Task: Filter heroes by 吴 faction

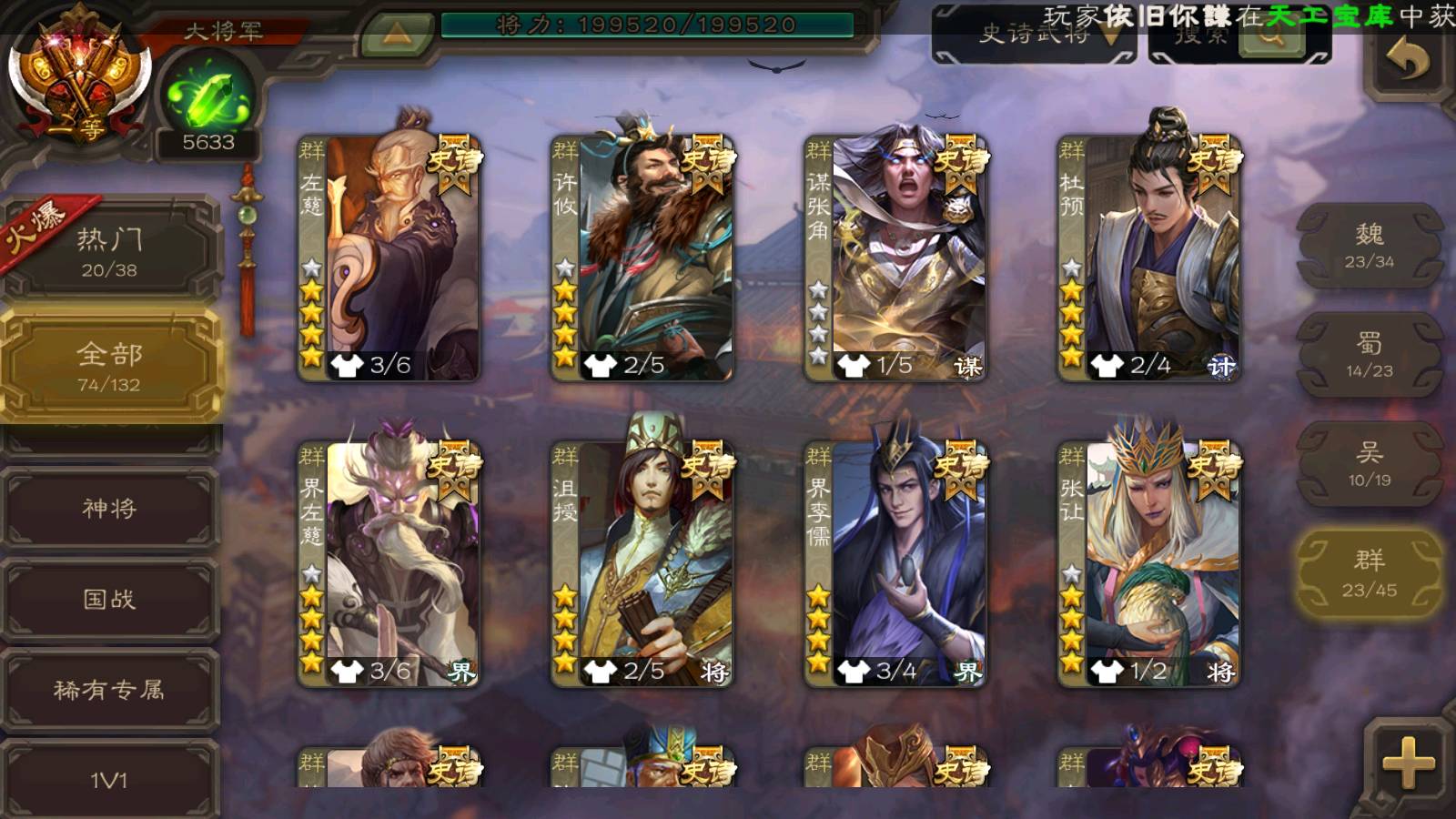Action: [1369, 464]
